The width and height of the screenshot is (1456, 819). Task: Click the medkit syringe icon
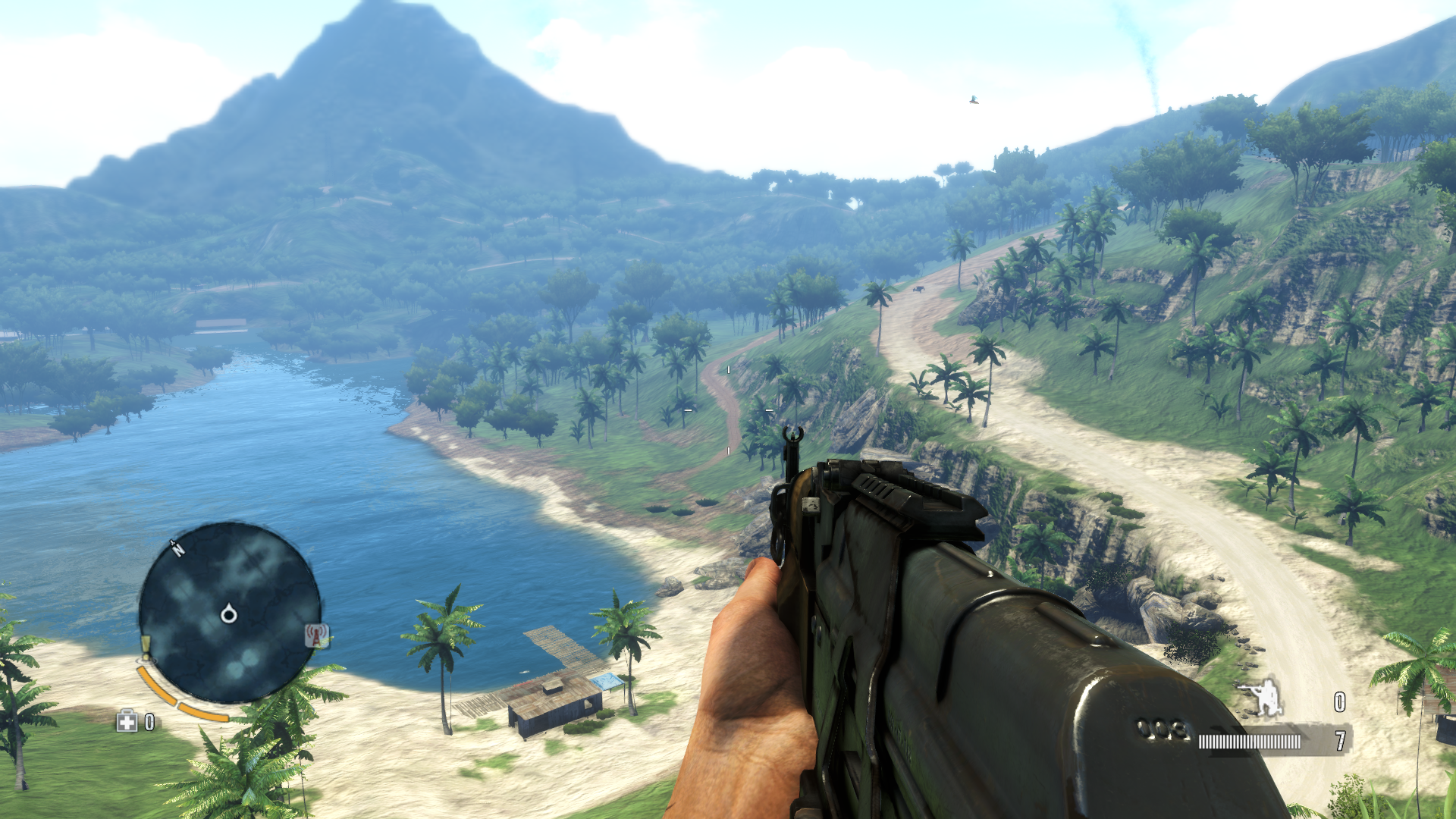127,721
